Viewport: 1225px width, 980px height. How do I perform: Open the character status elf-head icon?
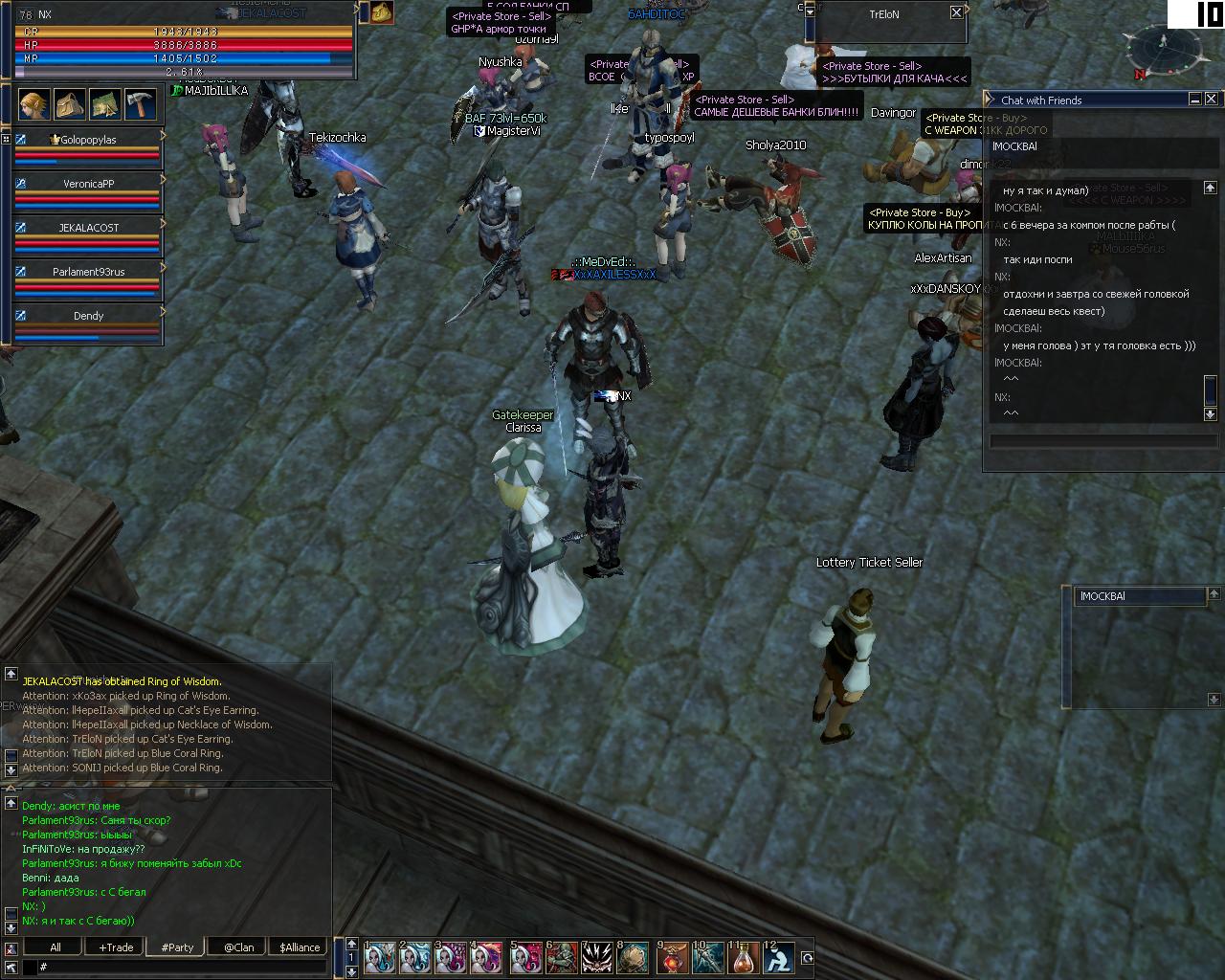coord(34,103)
